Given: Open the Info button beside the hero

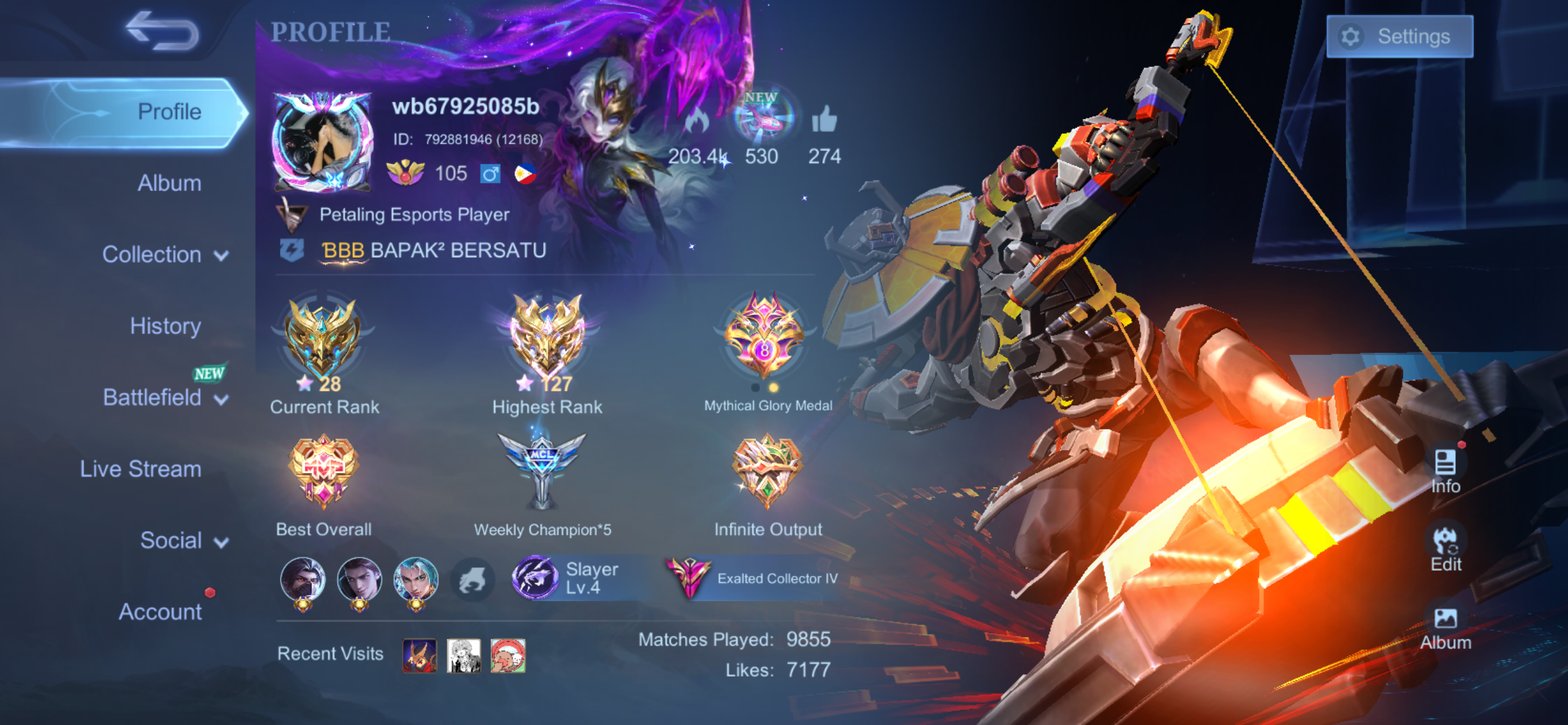Looking at the screenshot, I should [1445, 471].
